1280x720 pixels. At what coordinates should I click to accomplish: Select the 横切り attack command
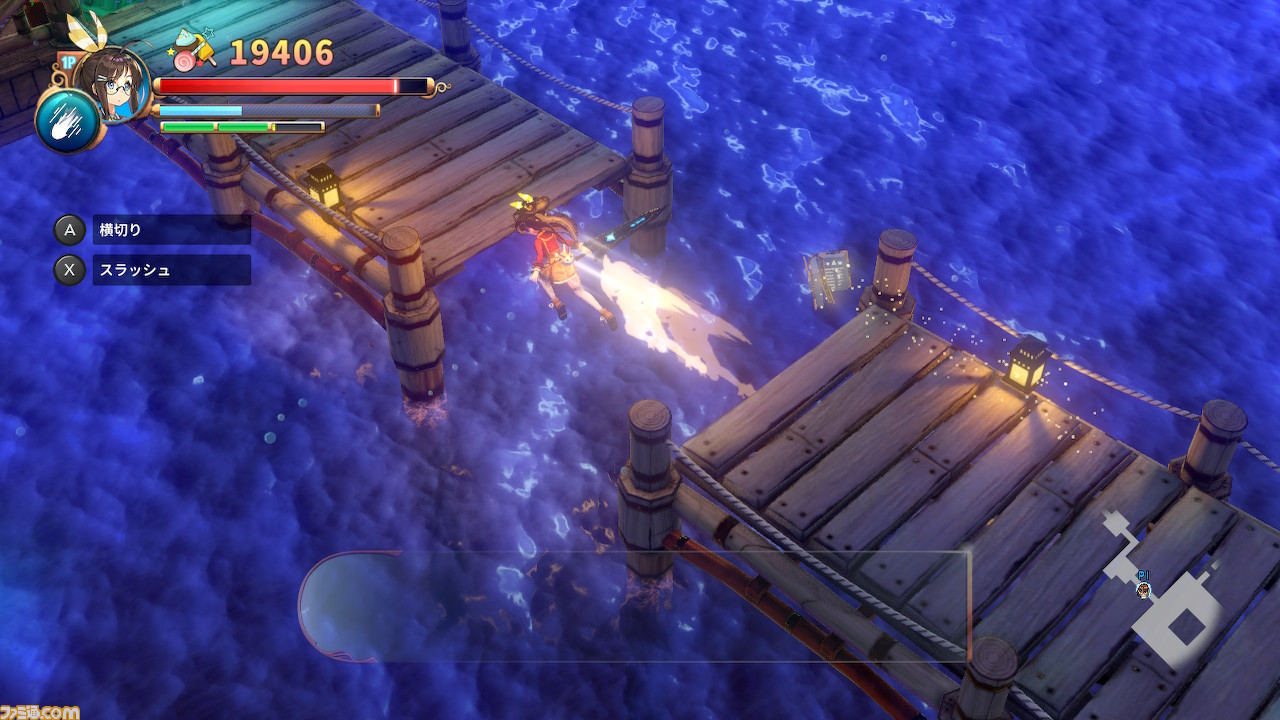[171, 230]
